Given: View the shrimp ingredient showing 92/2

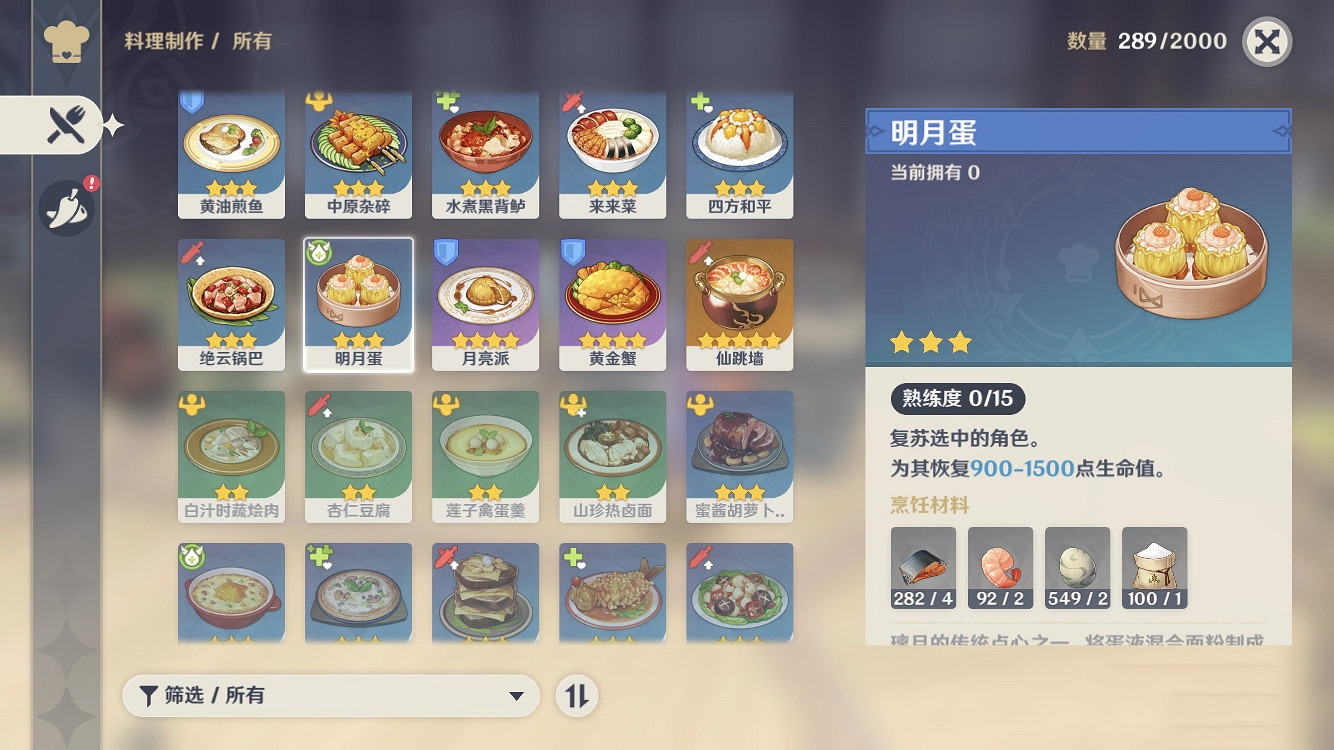Looking at the screenshot, I should click(x=999, y=566).
